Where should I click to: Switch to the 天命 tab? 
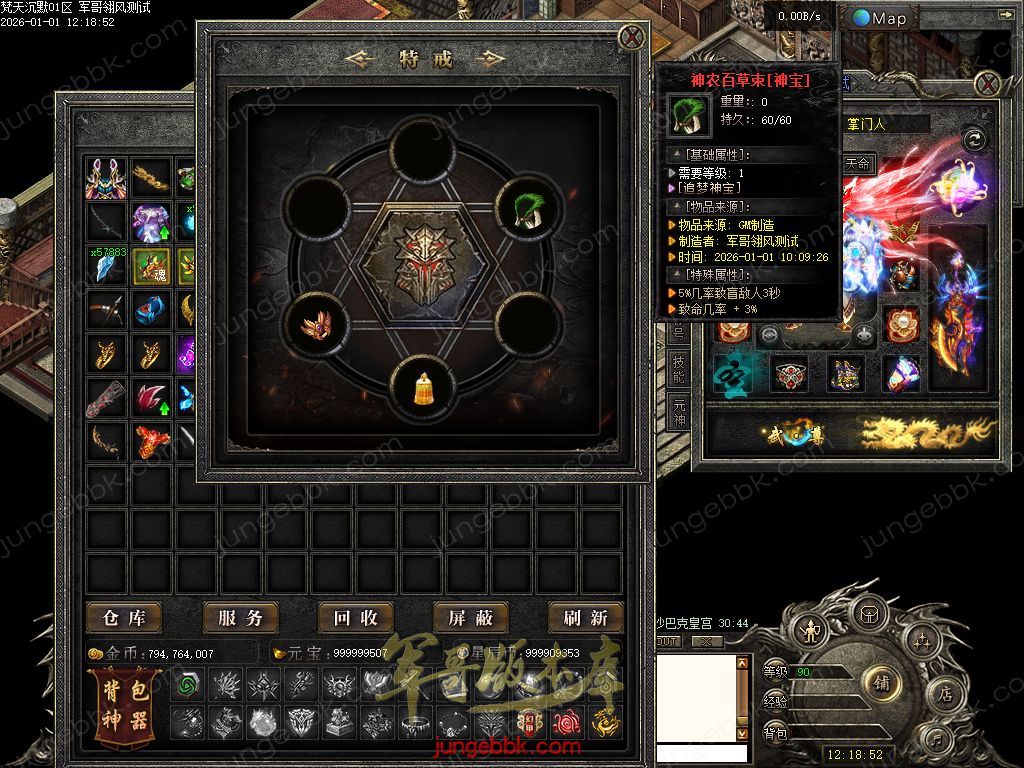858,163
